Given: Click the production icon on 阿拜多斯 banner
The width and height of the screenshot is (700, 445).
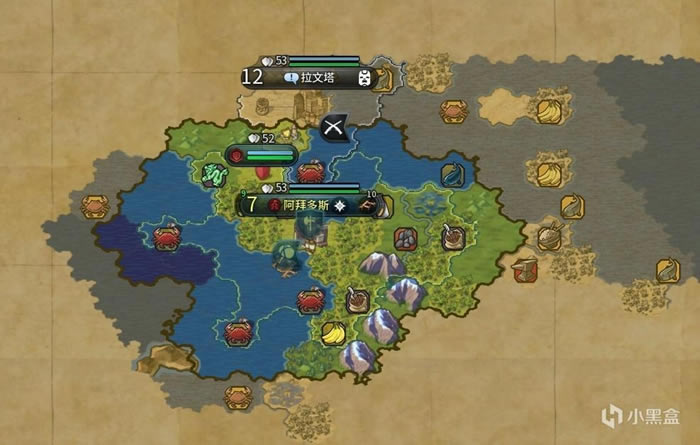Looking at the screenshot, I should click(368, 204).
